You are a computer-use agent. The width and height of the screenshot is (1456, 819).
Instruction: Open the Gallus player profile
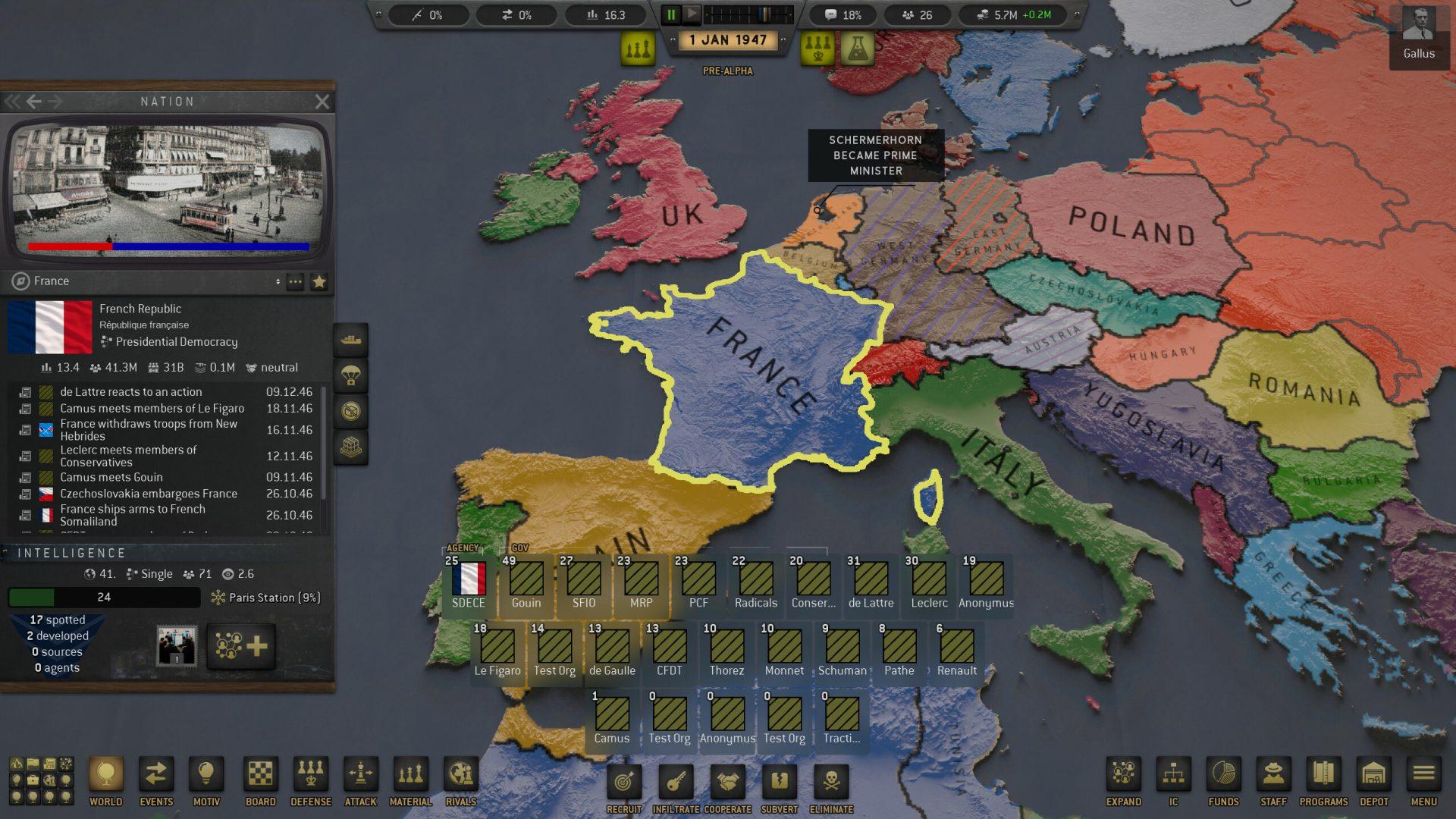point(1419,34)
